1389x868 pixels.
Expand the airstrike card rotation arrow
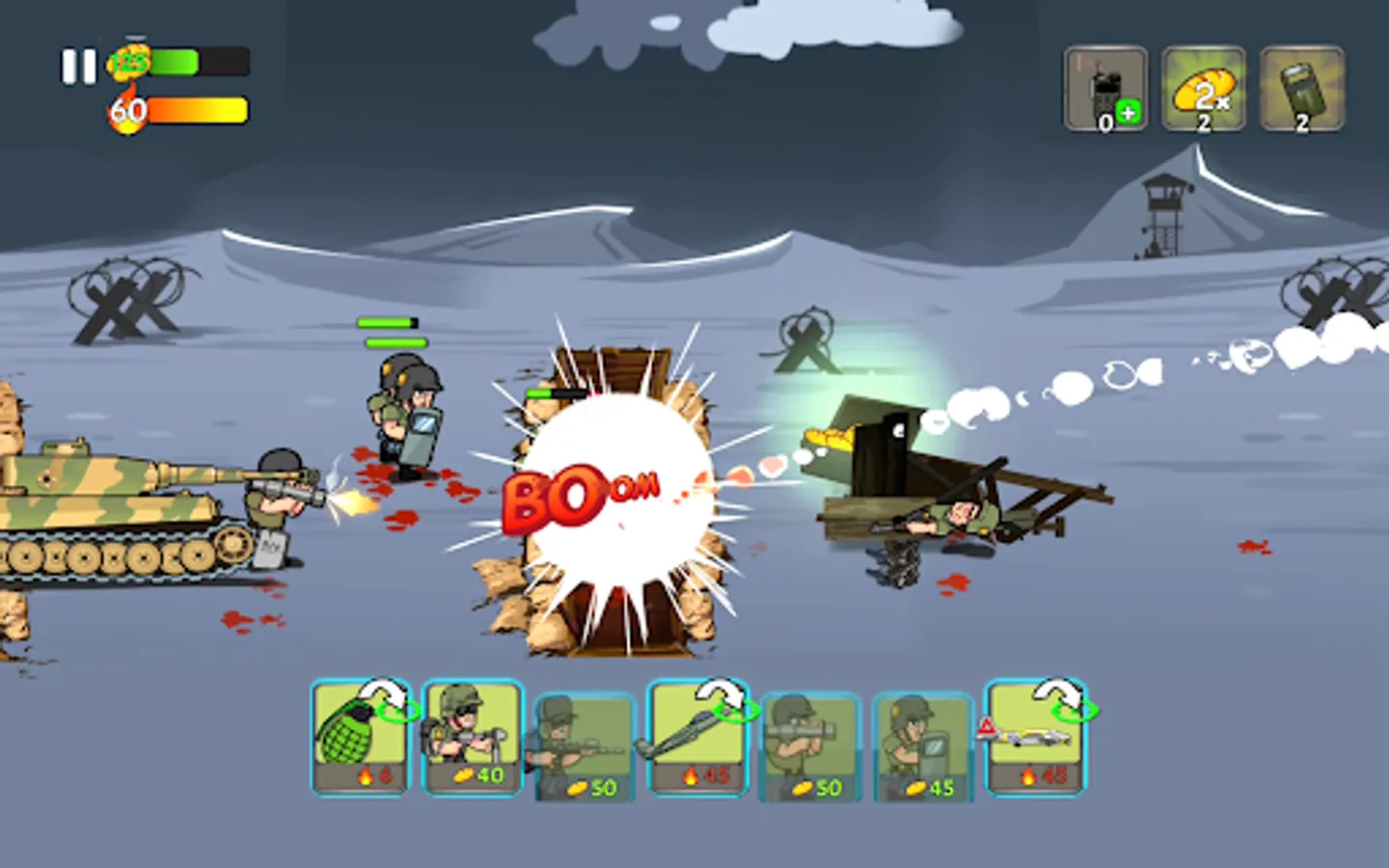1057,696
